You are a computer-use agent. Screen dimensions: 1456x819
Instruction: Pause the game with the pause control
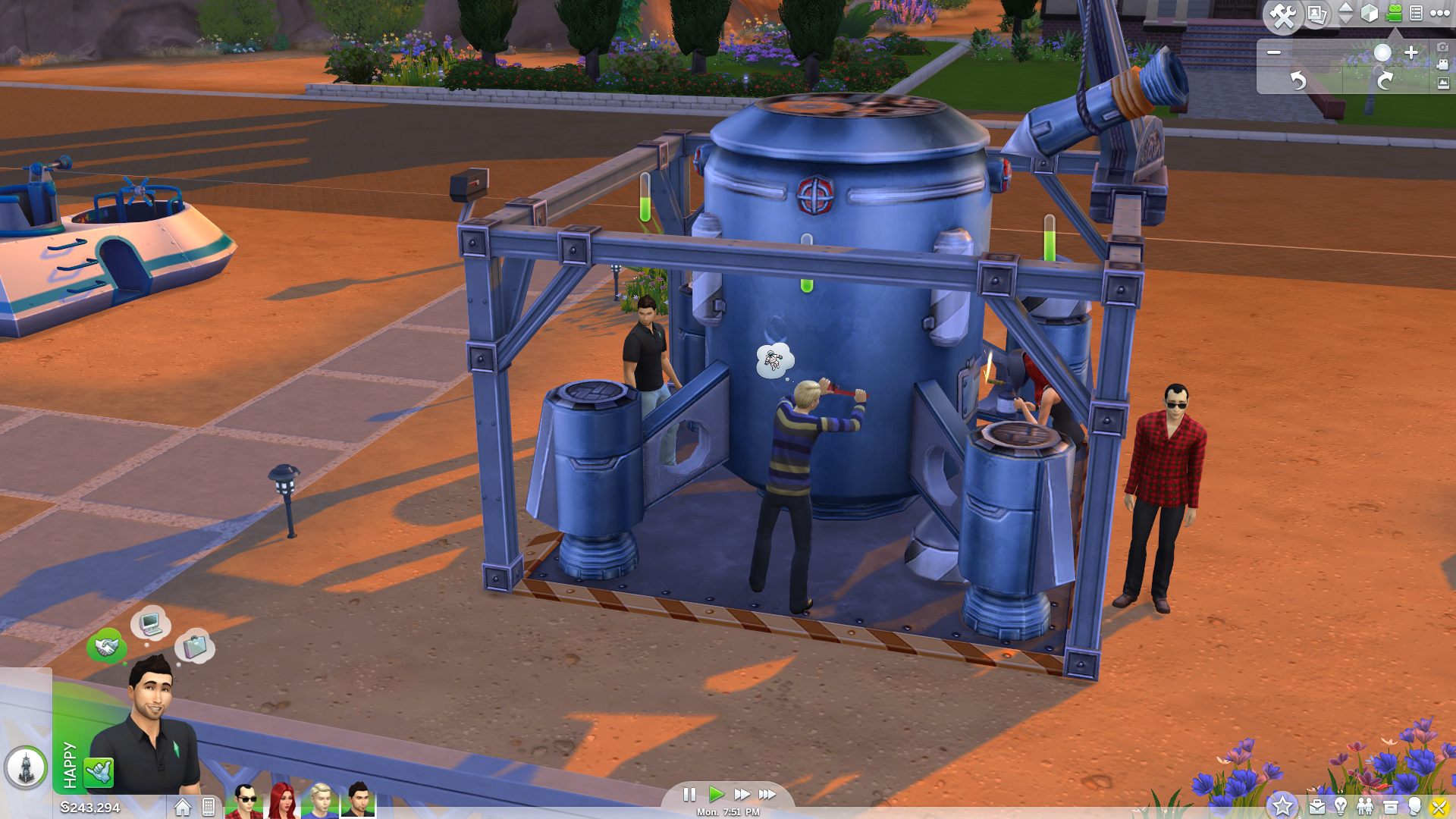tap(691, 795)
